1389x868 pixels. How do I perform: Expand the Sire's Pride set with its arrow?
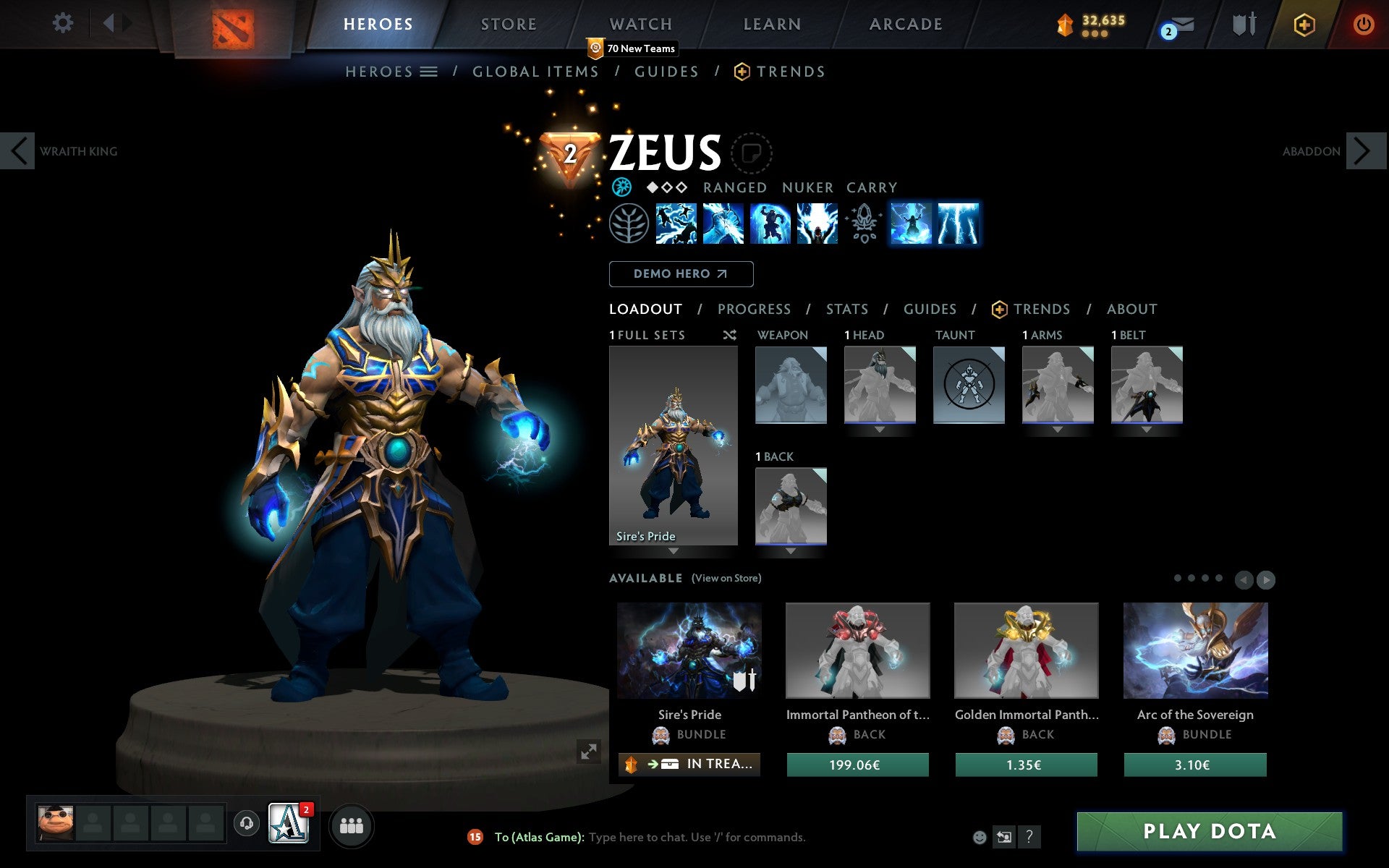(x=673, y=551)
